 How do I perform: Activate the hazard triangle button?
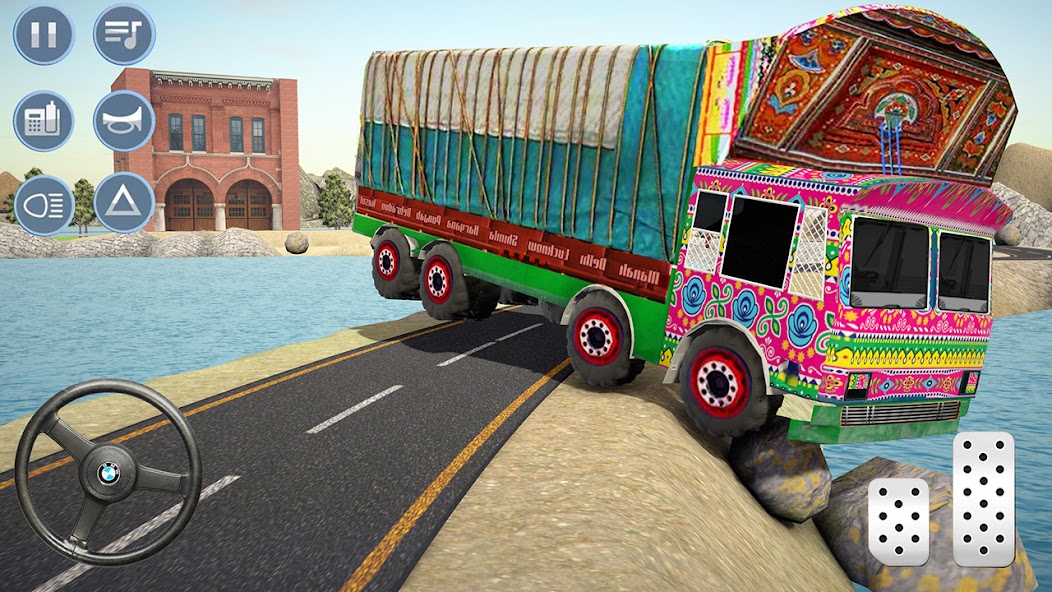(x=124, y=204)
